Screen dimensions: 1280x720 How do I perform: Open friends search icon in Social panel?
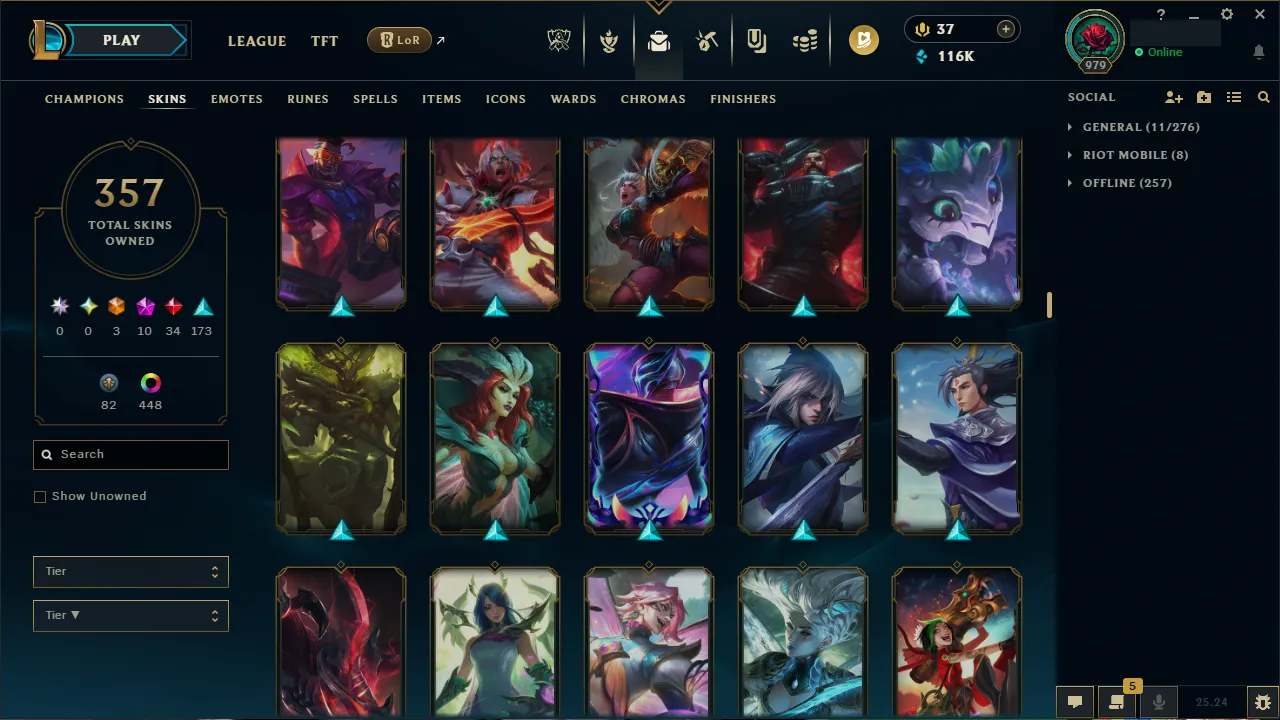(x=1263, y=97)
